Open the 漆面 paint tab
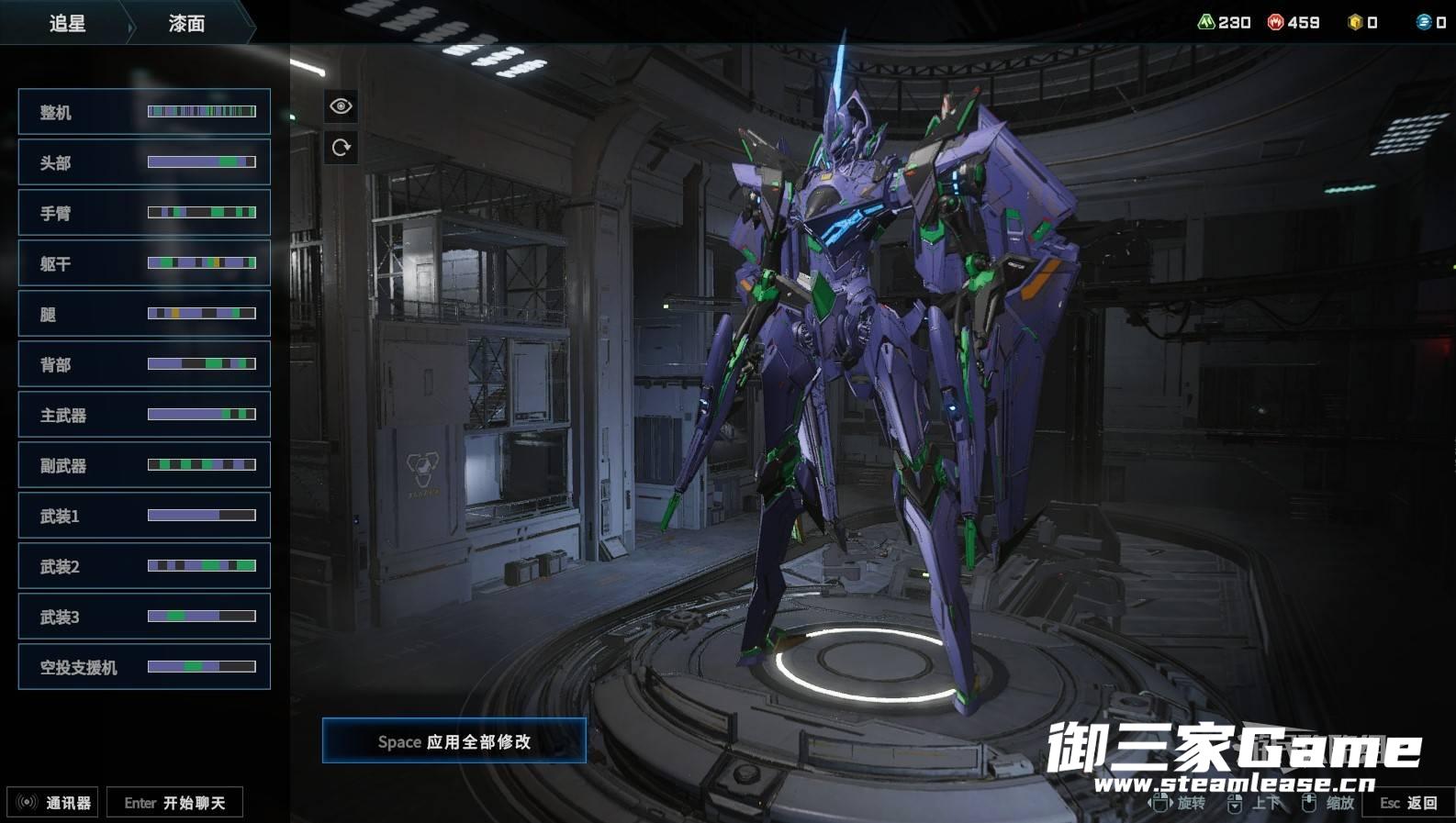The height and width of the screenshot is (823, 1456). 186,23
